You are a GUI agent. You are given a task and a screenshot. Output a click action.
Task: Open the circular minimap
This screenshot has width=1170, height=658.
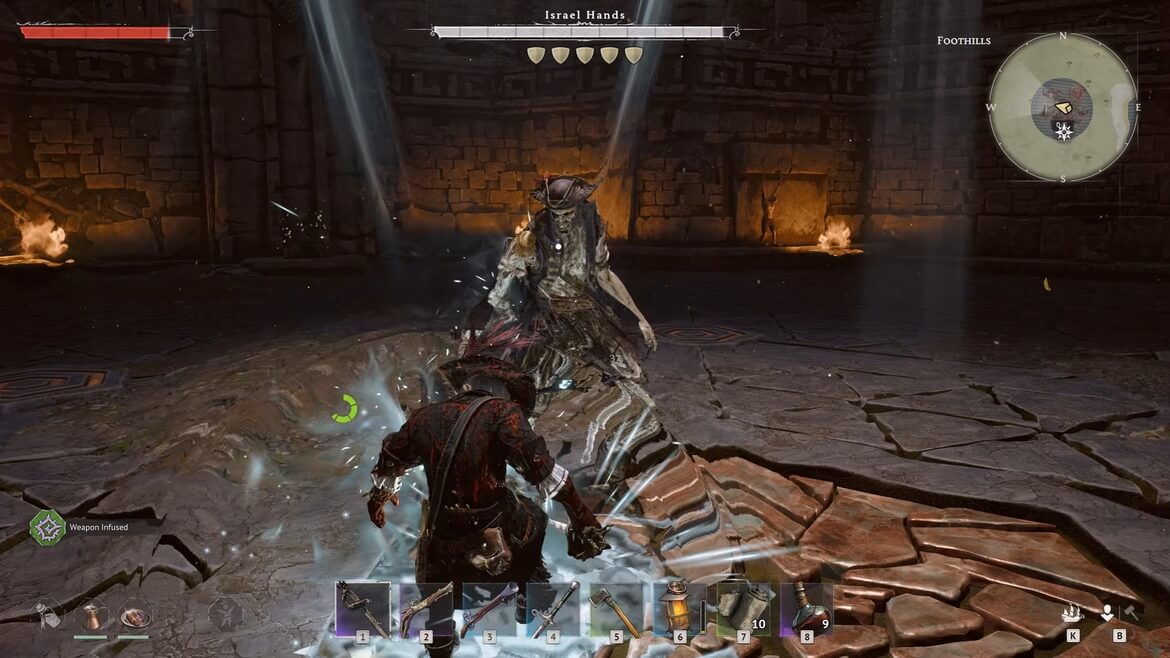(x=1062, y=107)
